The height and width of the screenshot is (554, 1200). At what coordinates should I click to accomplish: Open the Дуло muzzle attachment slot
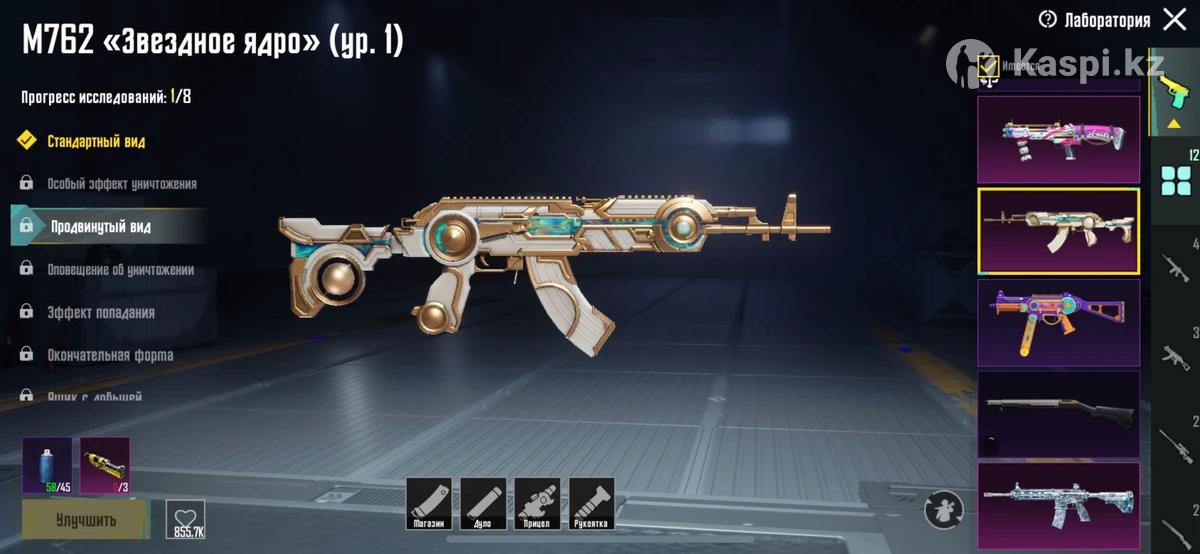click(483, 503)
